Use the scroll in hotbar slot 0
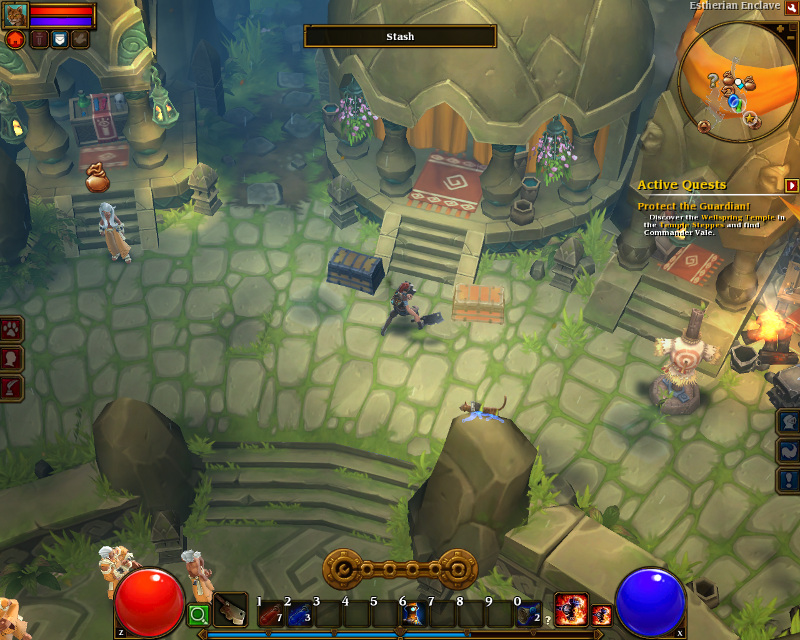The height and width of the screenshot is (640, 800). coord(527,613)
